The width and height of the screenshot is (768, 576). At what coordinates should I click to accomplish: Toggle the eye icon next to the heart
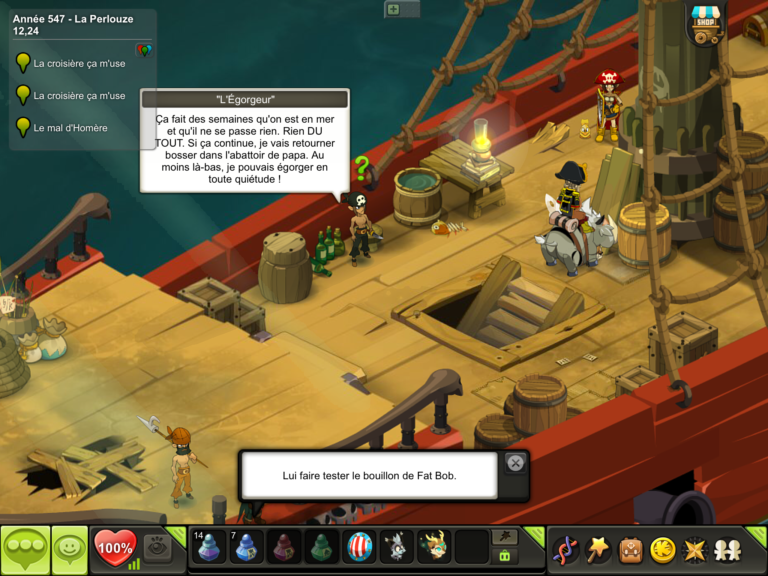click(156, 547)
